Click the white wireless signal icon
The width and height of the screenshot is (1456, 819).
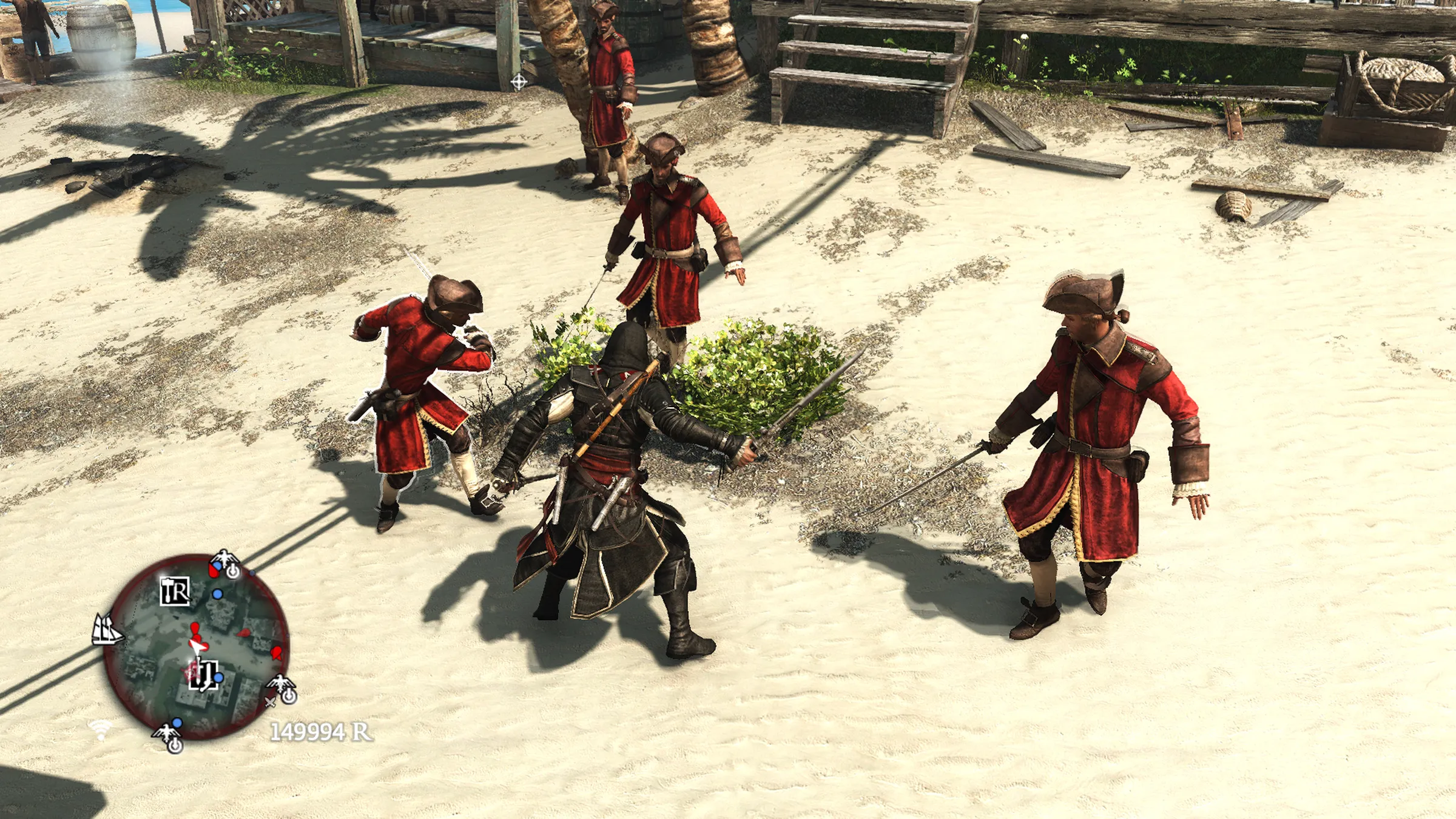(100, 730)
